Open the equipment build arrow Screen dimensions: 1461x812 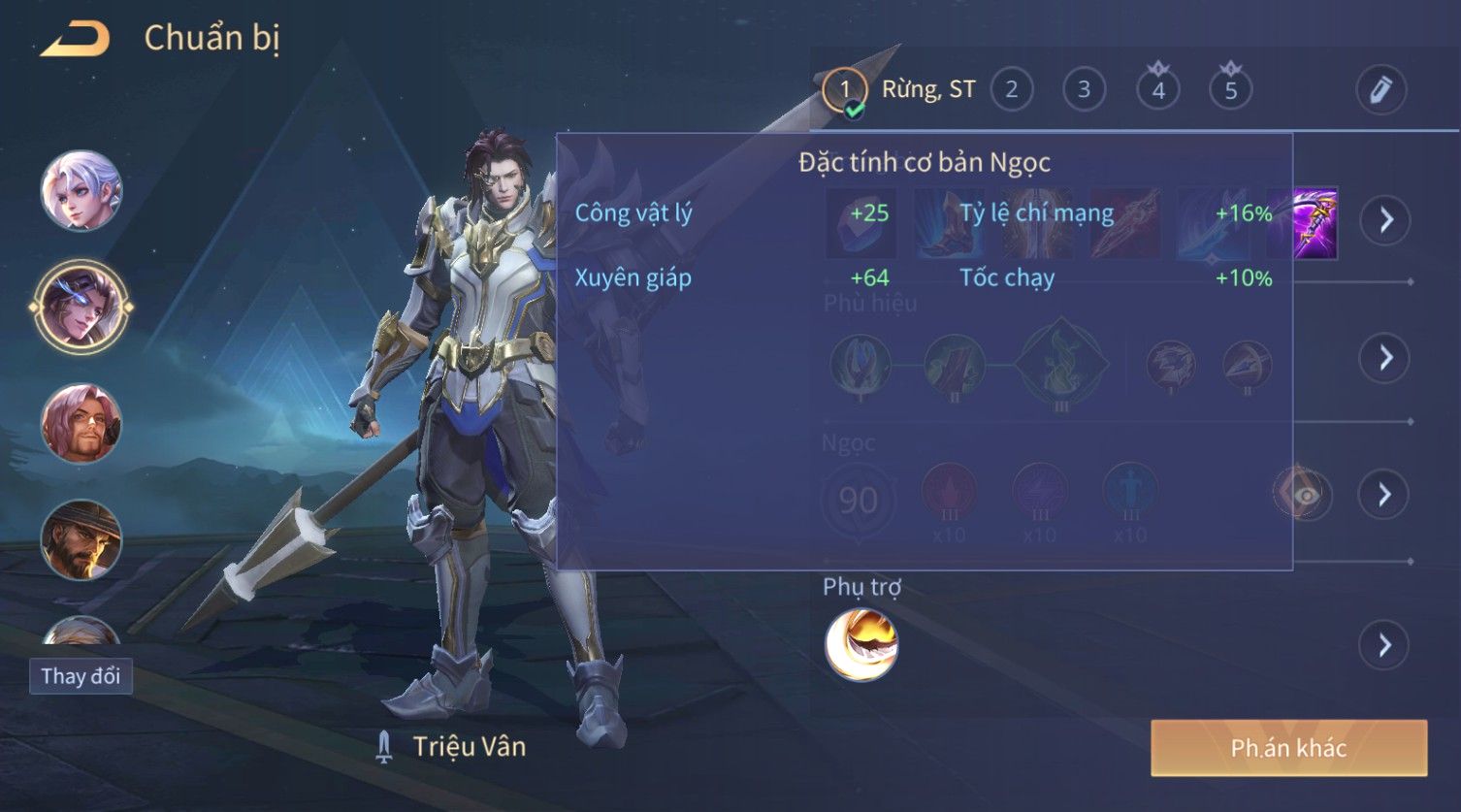coord(1384,220)
